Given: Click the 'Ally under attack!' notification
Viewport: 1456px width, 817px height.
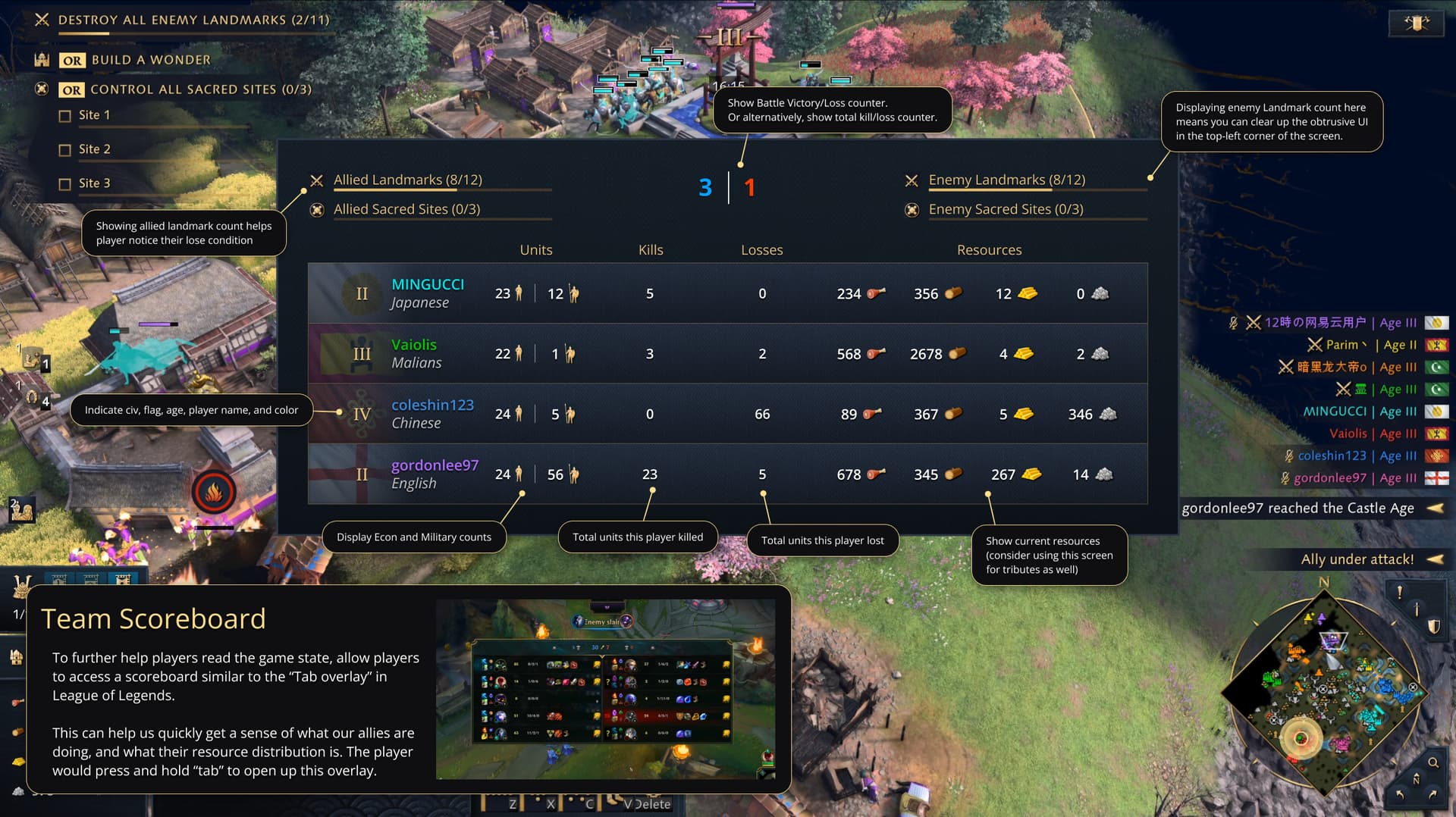Looking at the screenshot, I should pyautogui.click(x=1357, y=559).
